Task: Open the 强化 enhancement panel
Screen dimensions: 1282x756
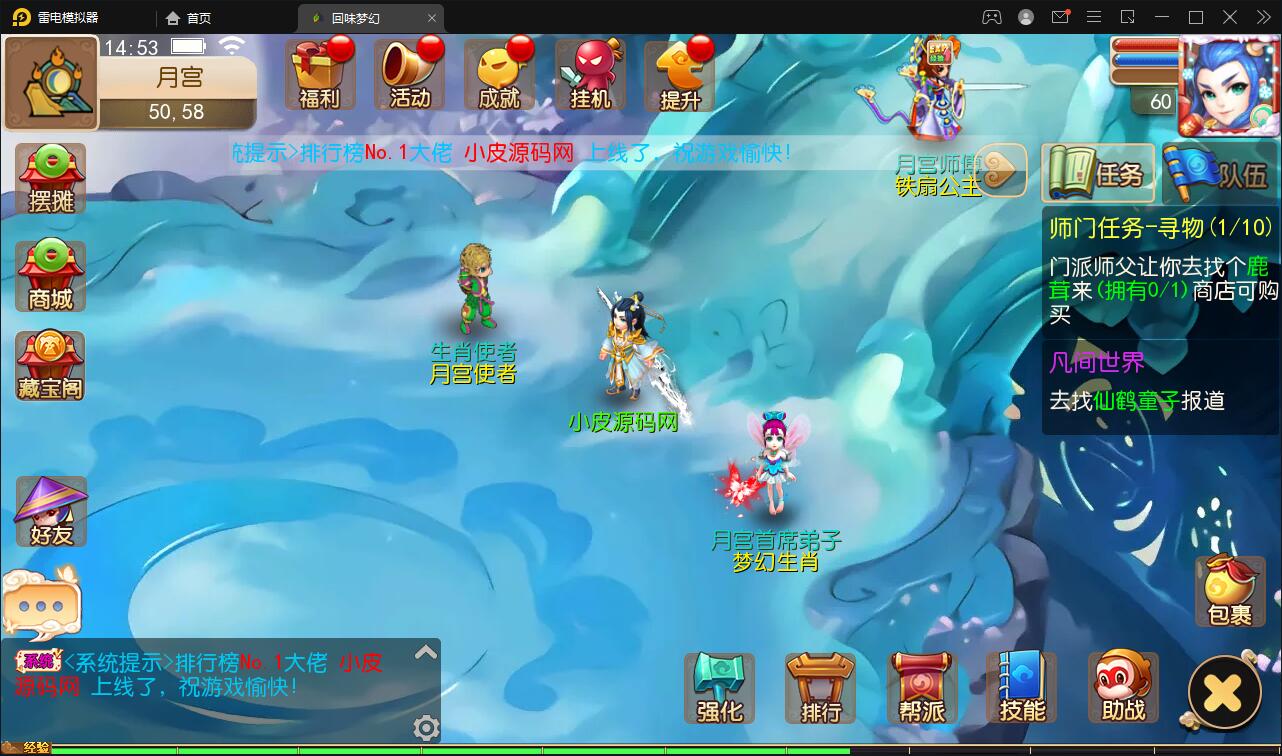Action: pos(719,687)
